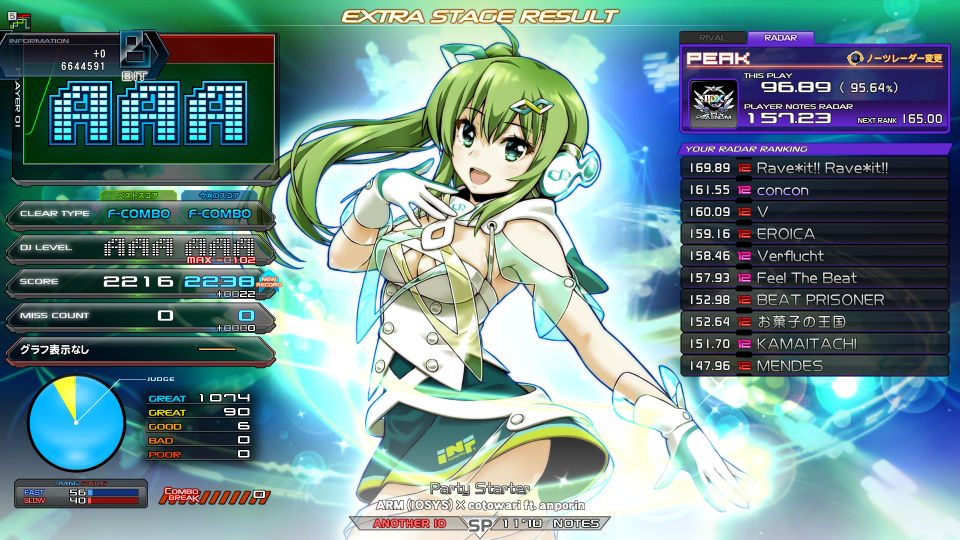
Task: Select the RADAR tab
Action: [x=780, y=38]
